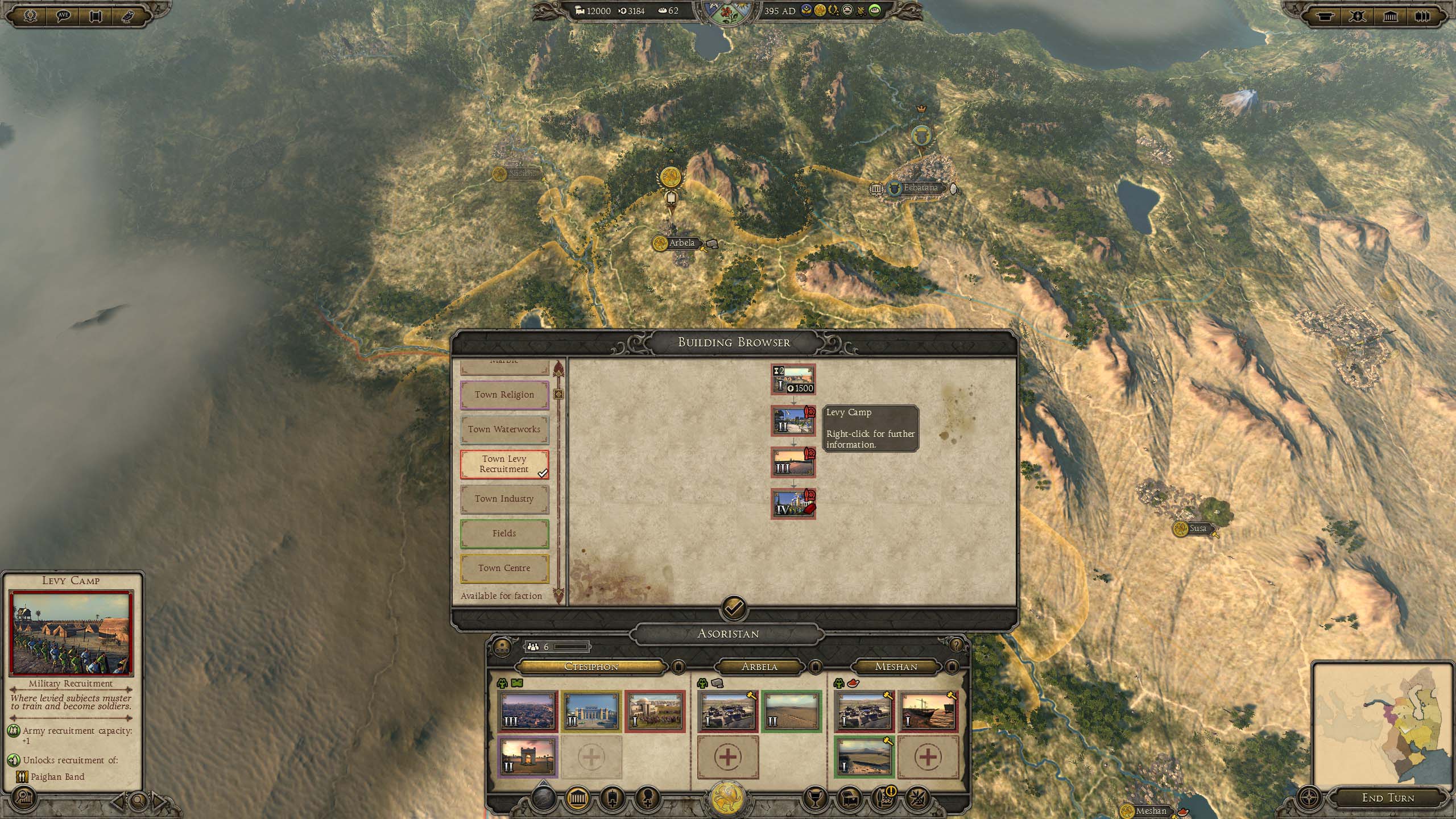This screenshot has width=1456, height=819.
Task: Click the campaign minimap
Action: 1382,722
